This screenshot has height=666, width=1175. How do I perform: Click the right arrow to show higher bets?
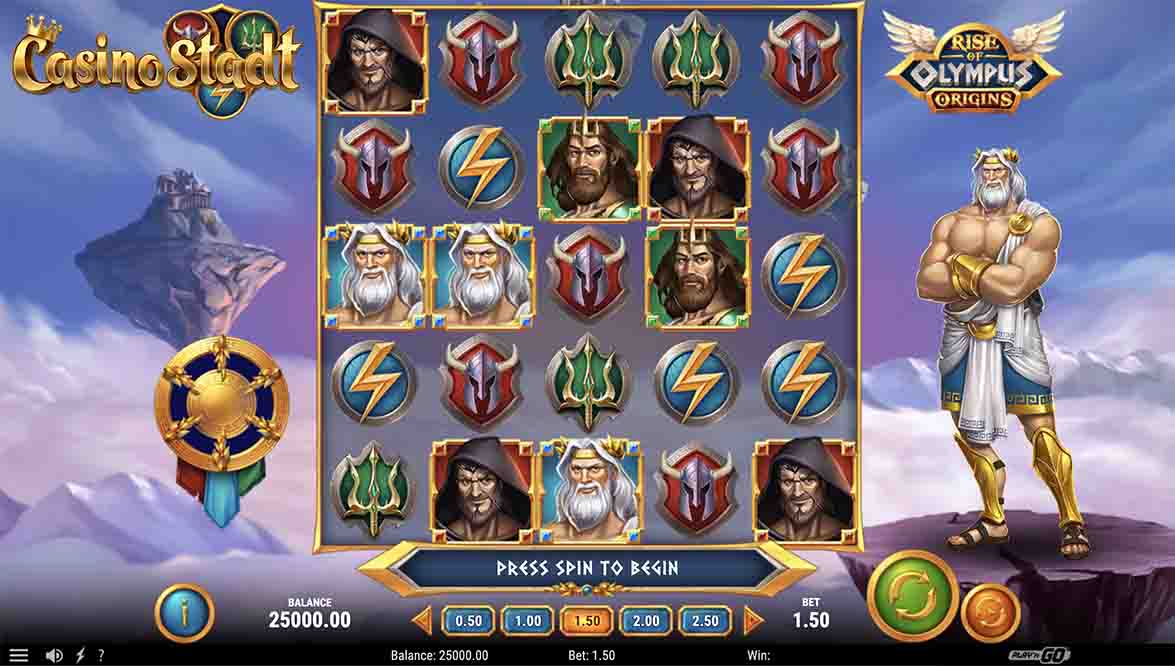click(x=753, y=621)
